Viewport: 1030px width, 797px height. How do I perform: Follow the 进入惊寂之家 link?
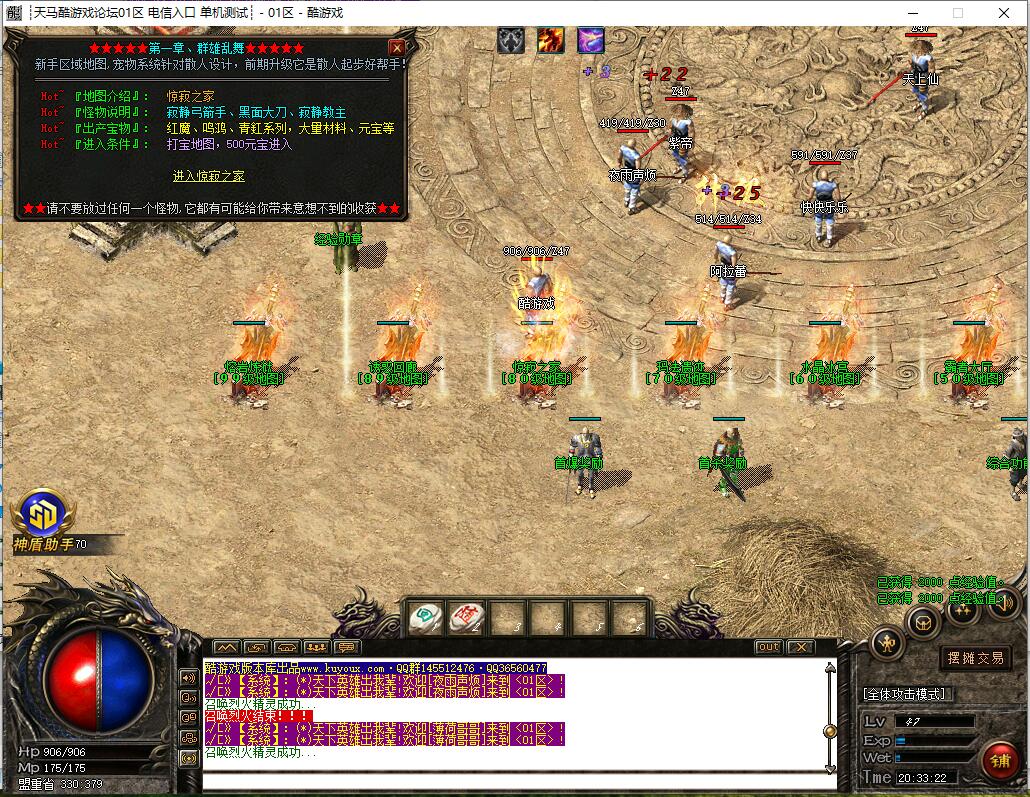pyautogui.click(x=208, y=176)
